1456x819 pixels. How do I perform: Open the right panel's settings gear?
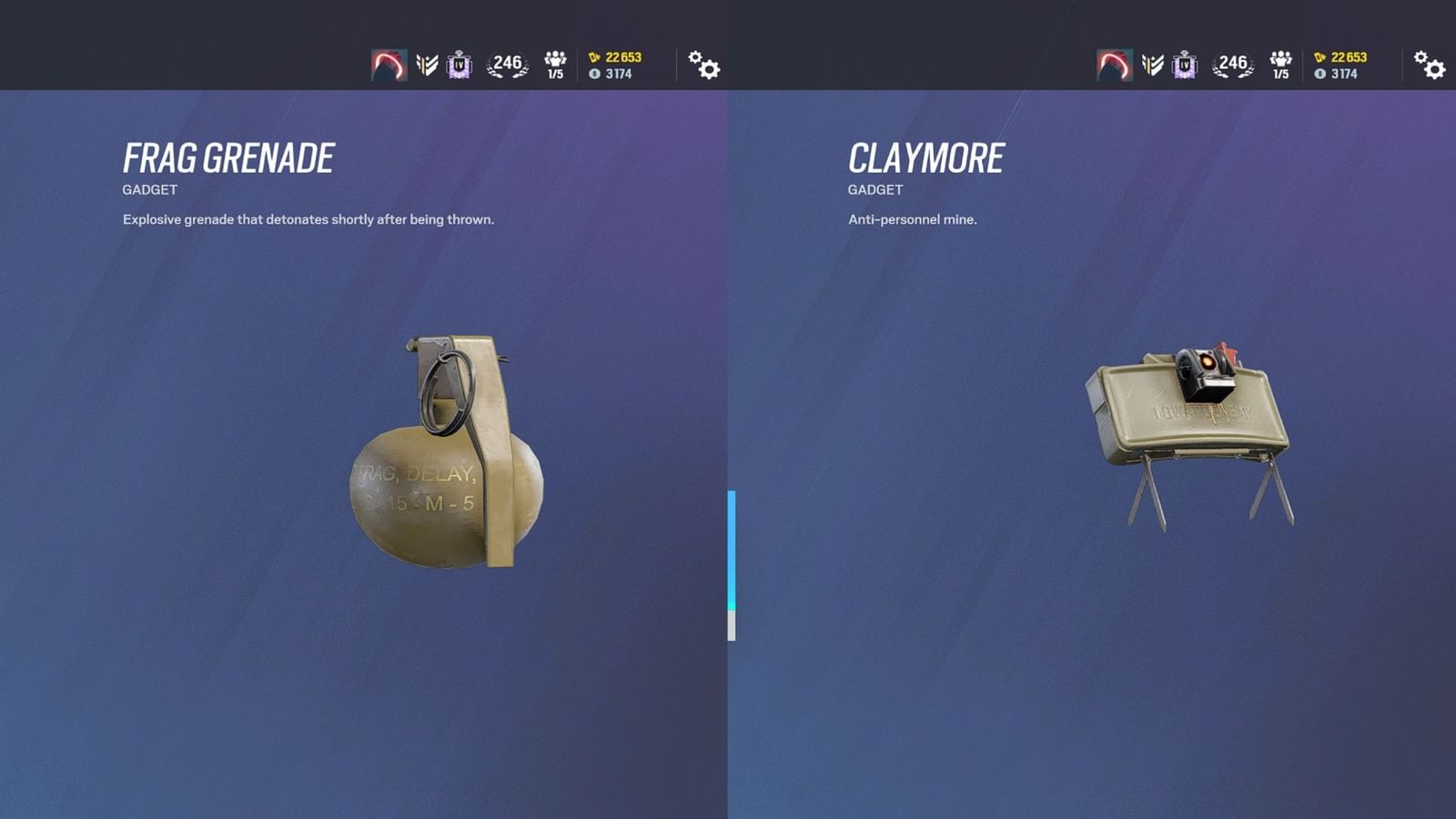(1431, 66)
